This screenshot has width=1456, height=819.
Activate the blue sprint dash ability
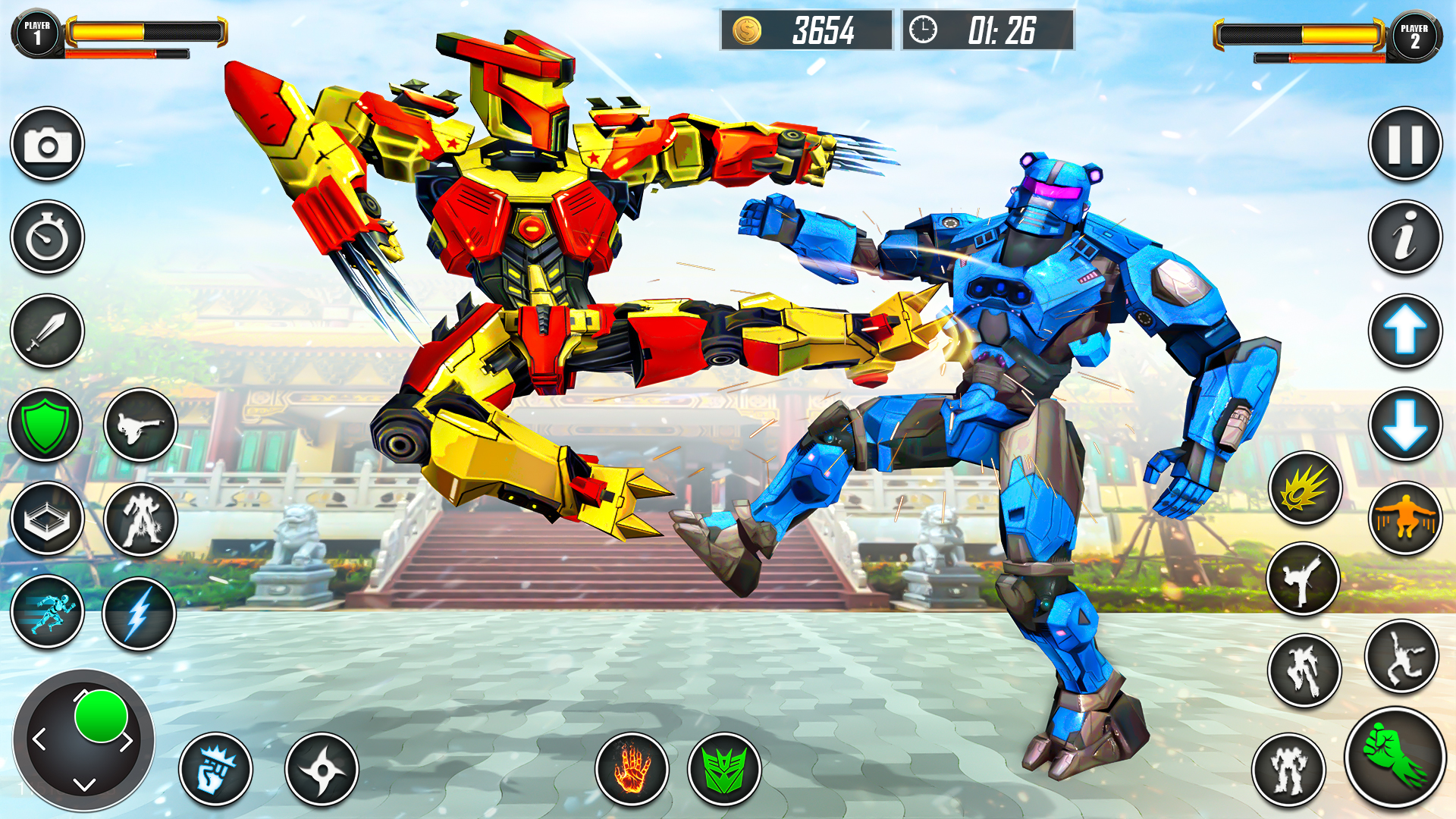click(x=47, y=612)
